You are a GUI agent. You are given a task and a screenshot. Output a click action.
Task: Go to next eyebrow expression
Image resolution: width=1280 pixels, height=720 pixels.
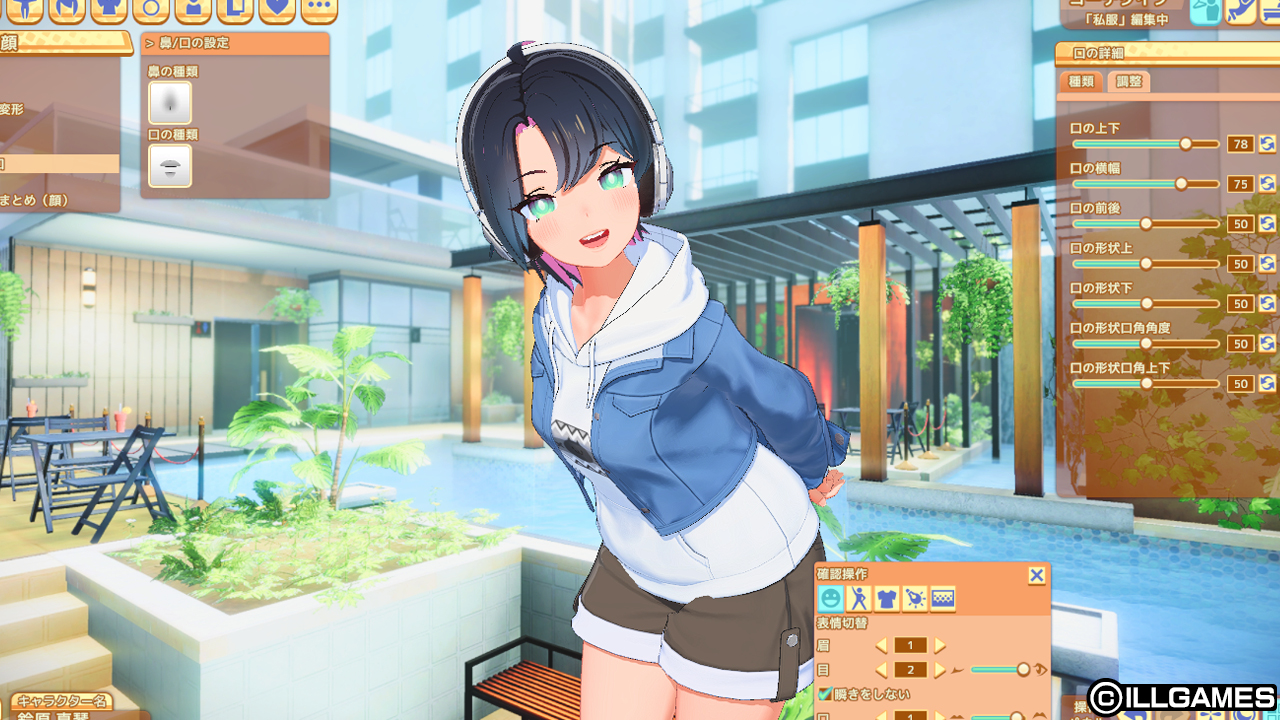940,646
